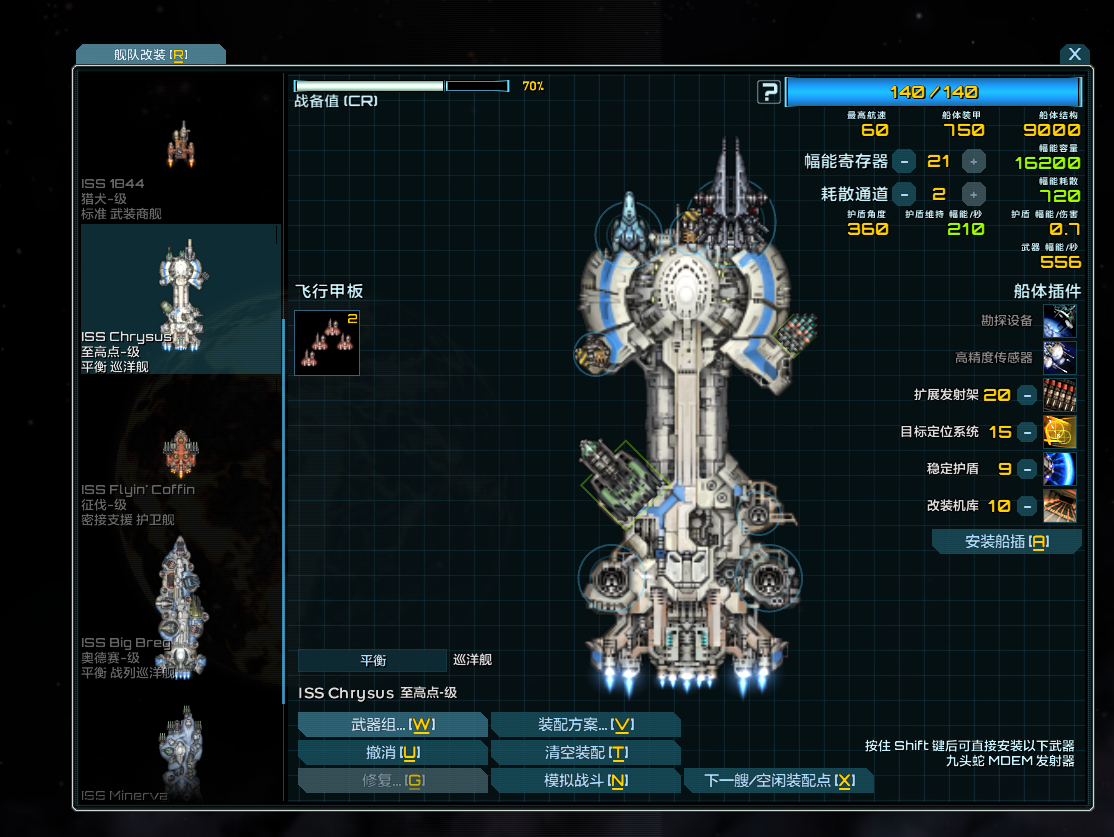Viewport: 1114px width, 837px height.
Task: Remove the 改装机库 hullmod
Action: tap(1027, 506)
